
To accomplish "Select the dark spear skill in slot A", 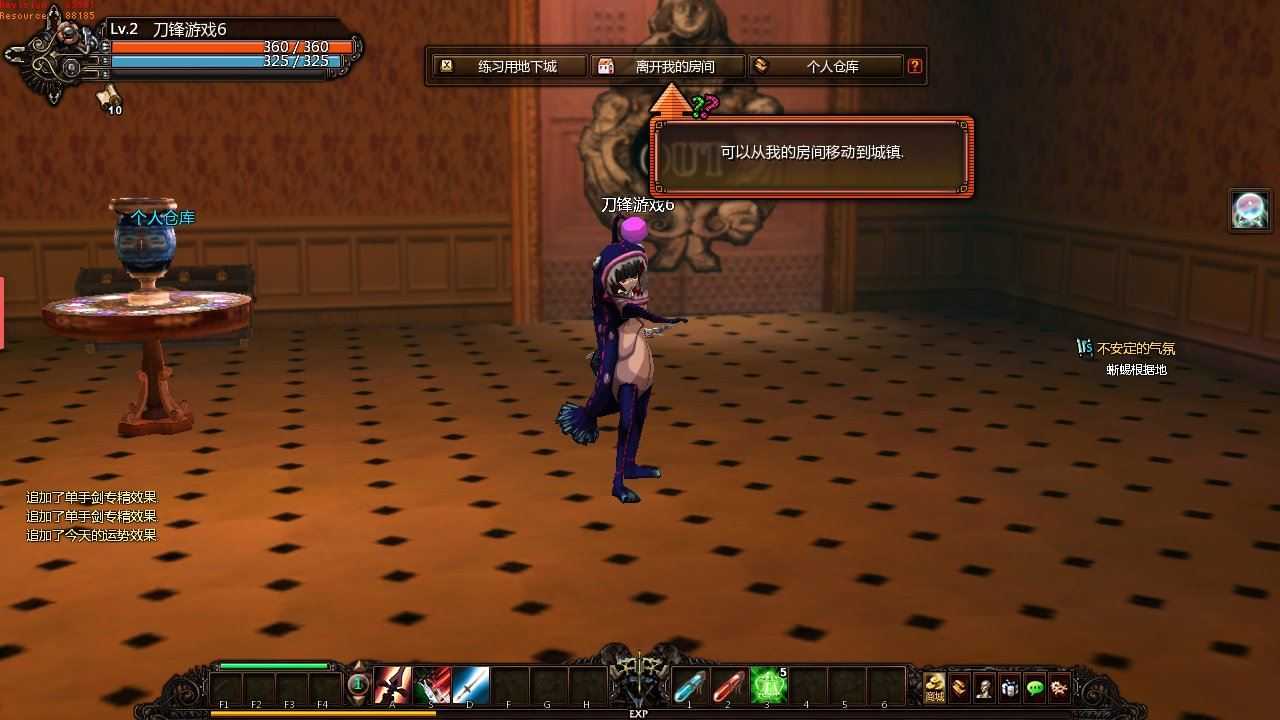I will [392, 686].
